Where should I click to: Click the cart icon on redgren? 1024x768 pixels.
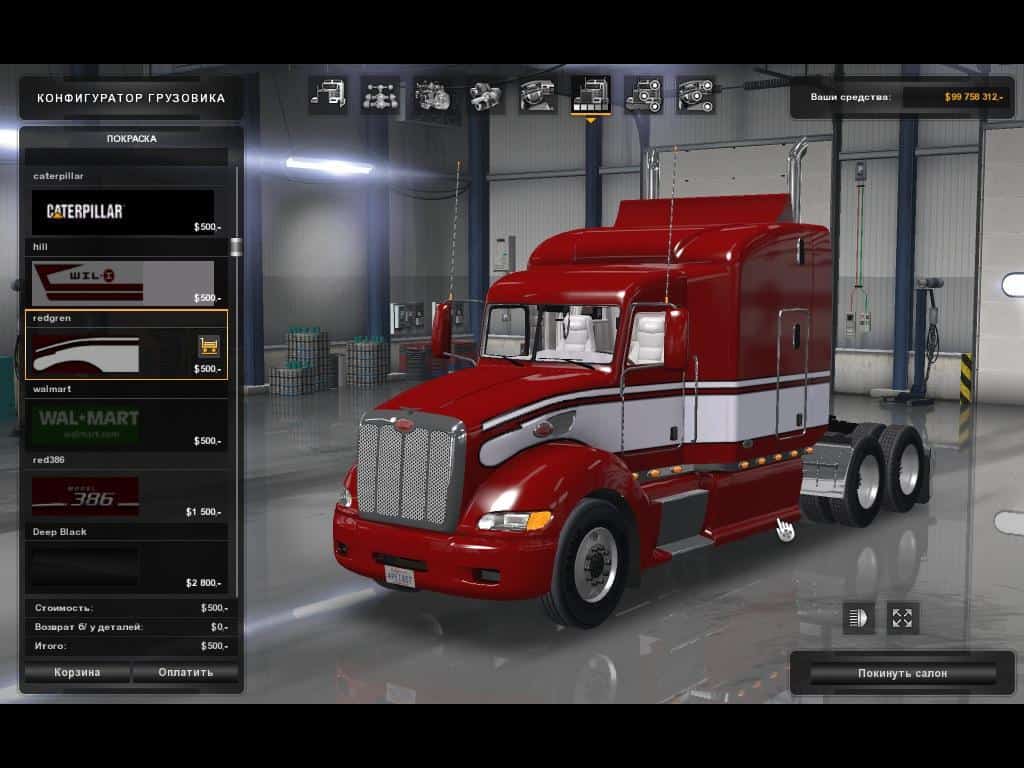pos(209,346)
